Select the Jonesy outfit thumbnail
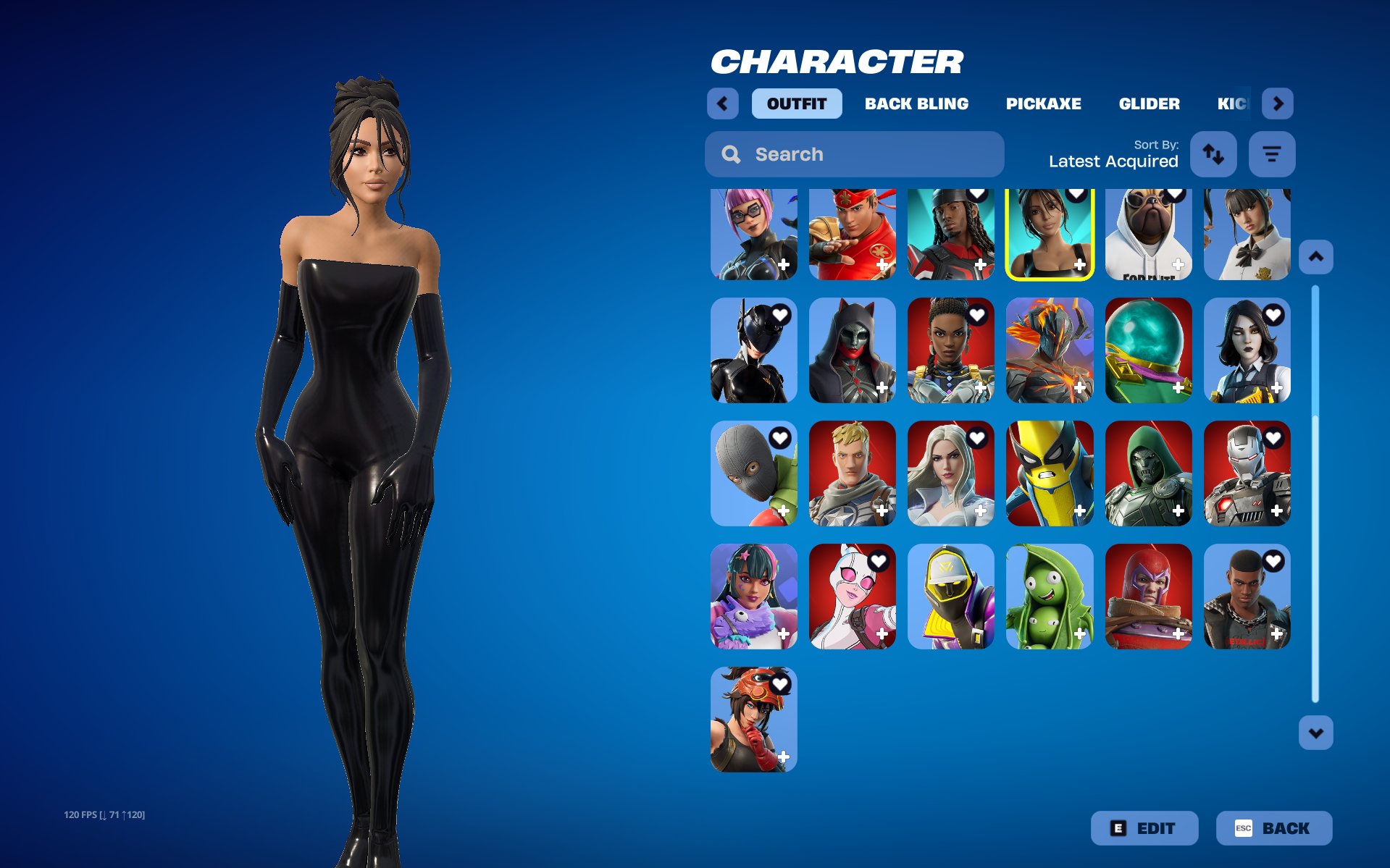This screenshot has height=868, width=1390. click(852, 474)
